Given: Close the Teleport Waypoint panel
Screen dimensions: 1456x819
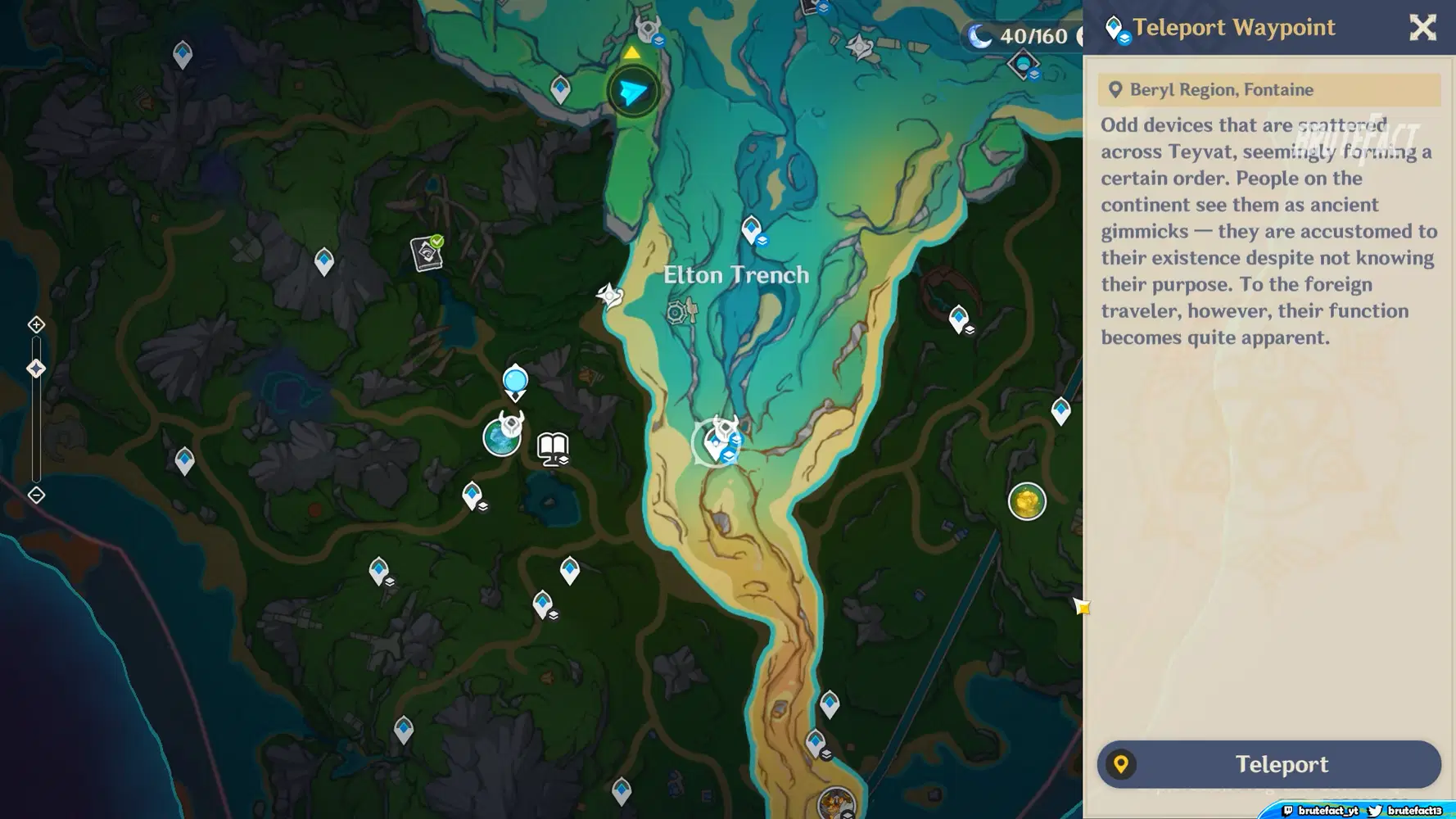Looking at the screenshot, I should [x=1422, y=27].
